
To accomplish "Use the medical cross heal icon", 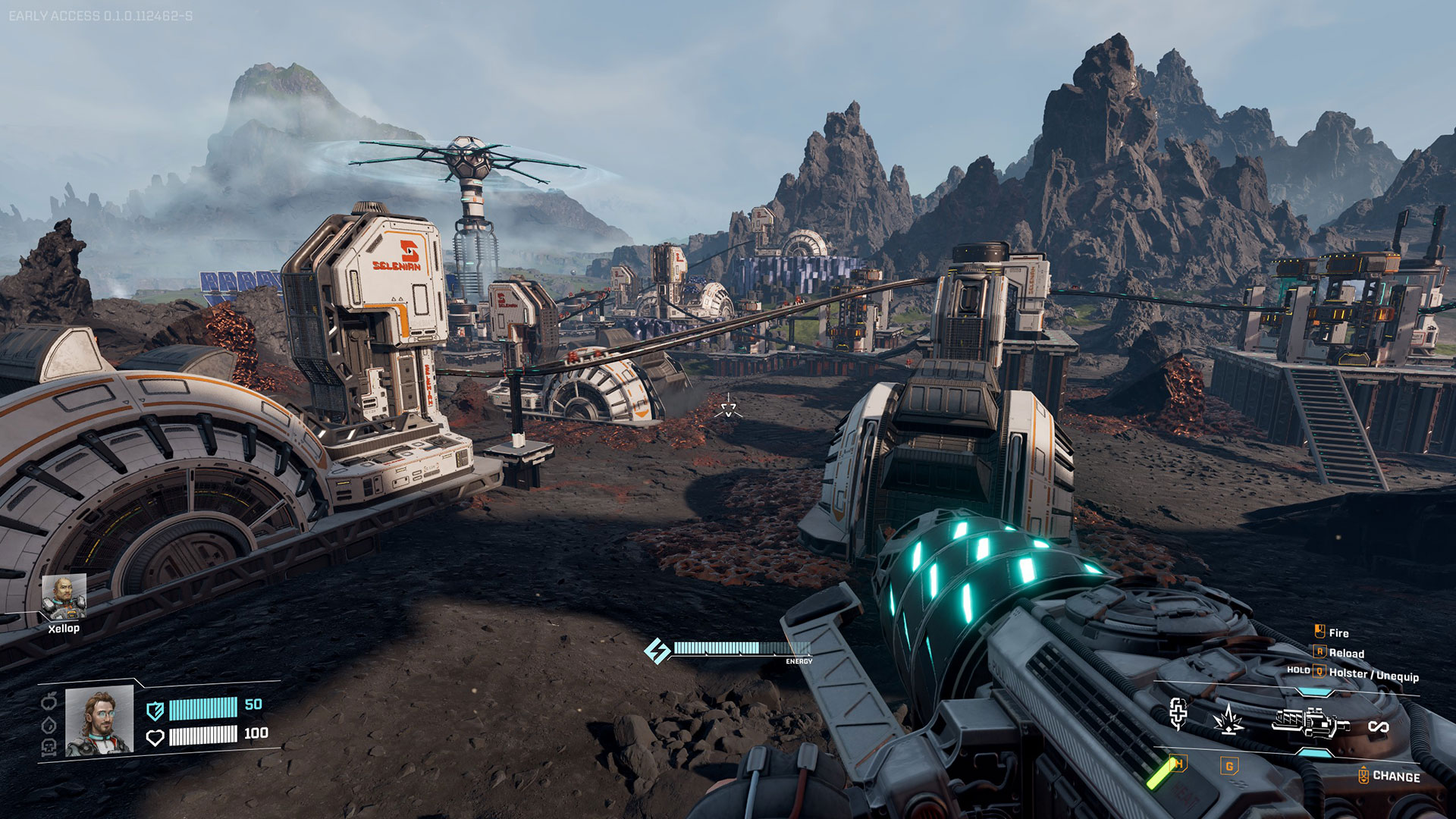I will coord(1178,714).
